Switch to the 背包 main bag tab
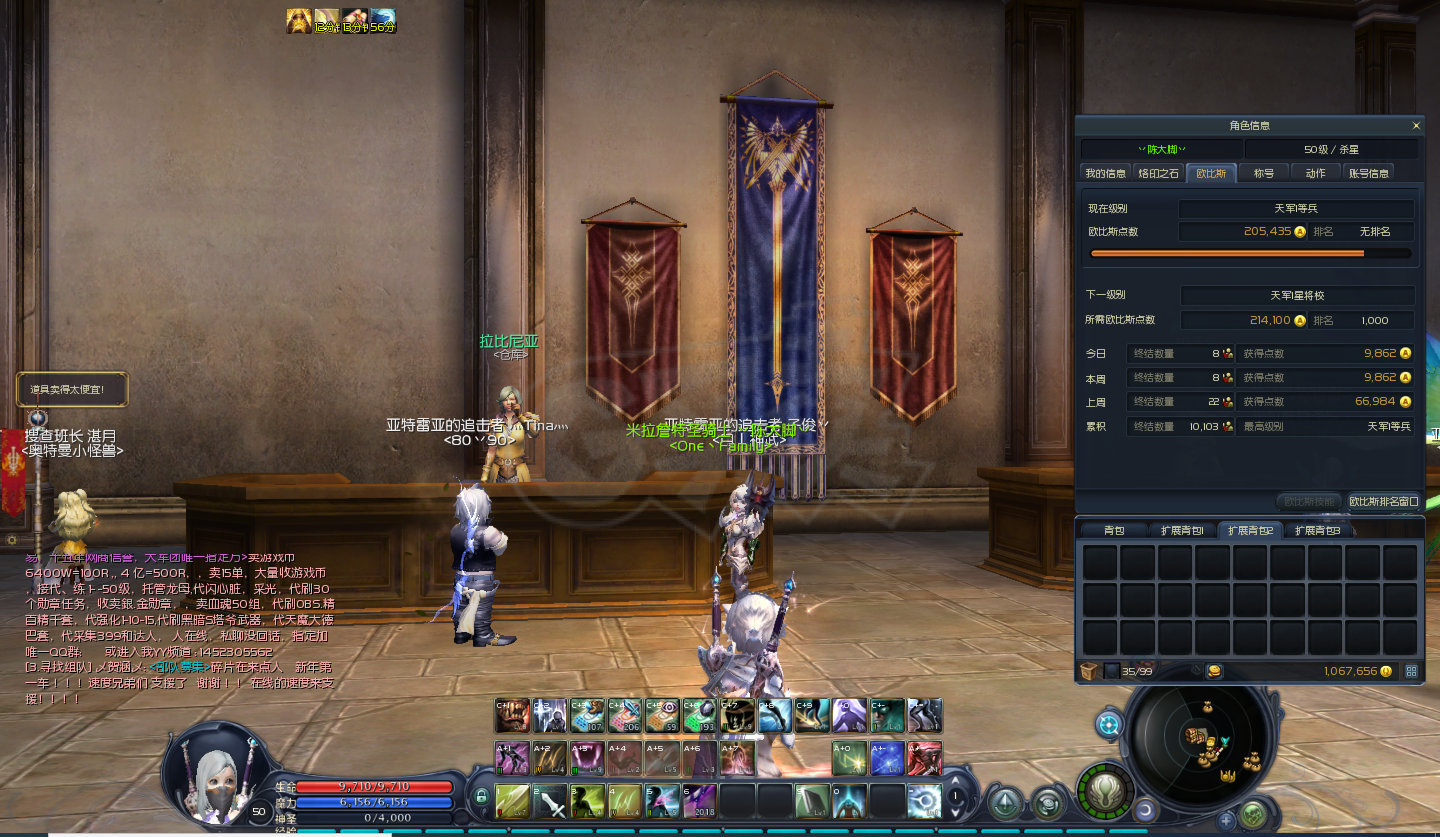The image size is (1440, 837). pos(1114,530)
